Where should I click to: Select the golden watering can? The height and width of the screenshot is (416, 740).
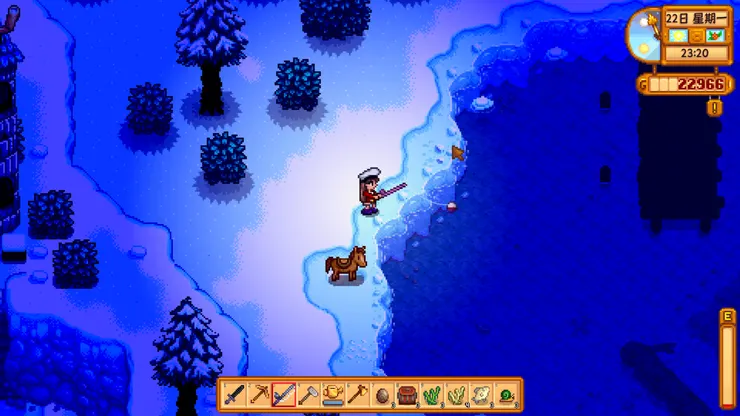(x=333, y=395)
